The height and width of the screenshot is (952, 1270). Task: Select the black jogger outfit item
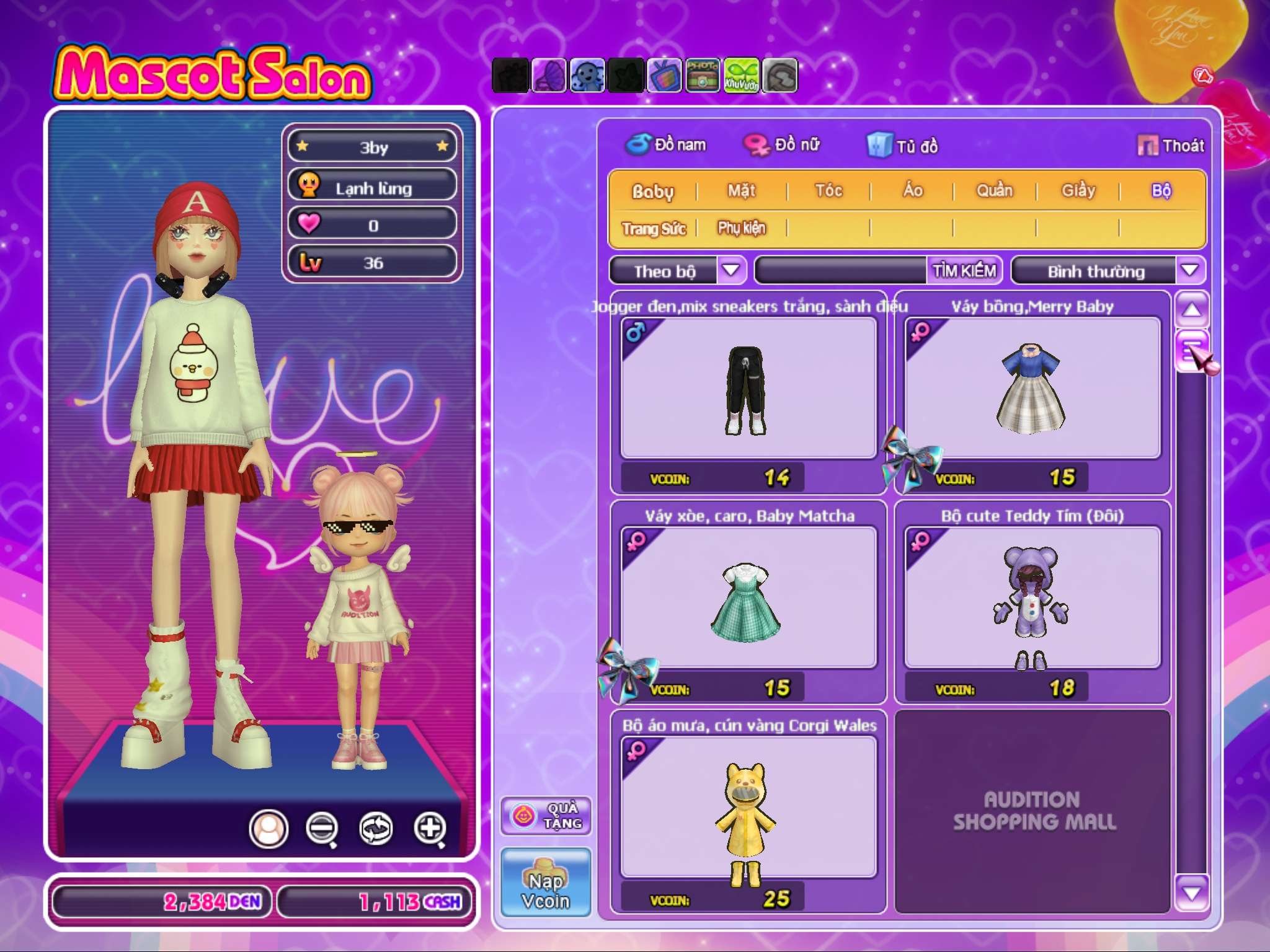[x=748, y=389]
